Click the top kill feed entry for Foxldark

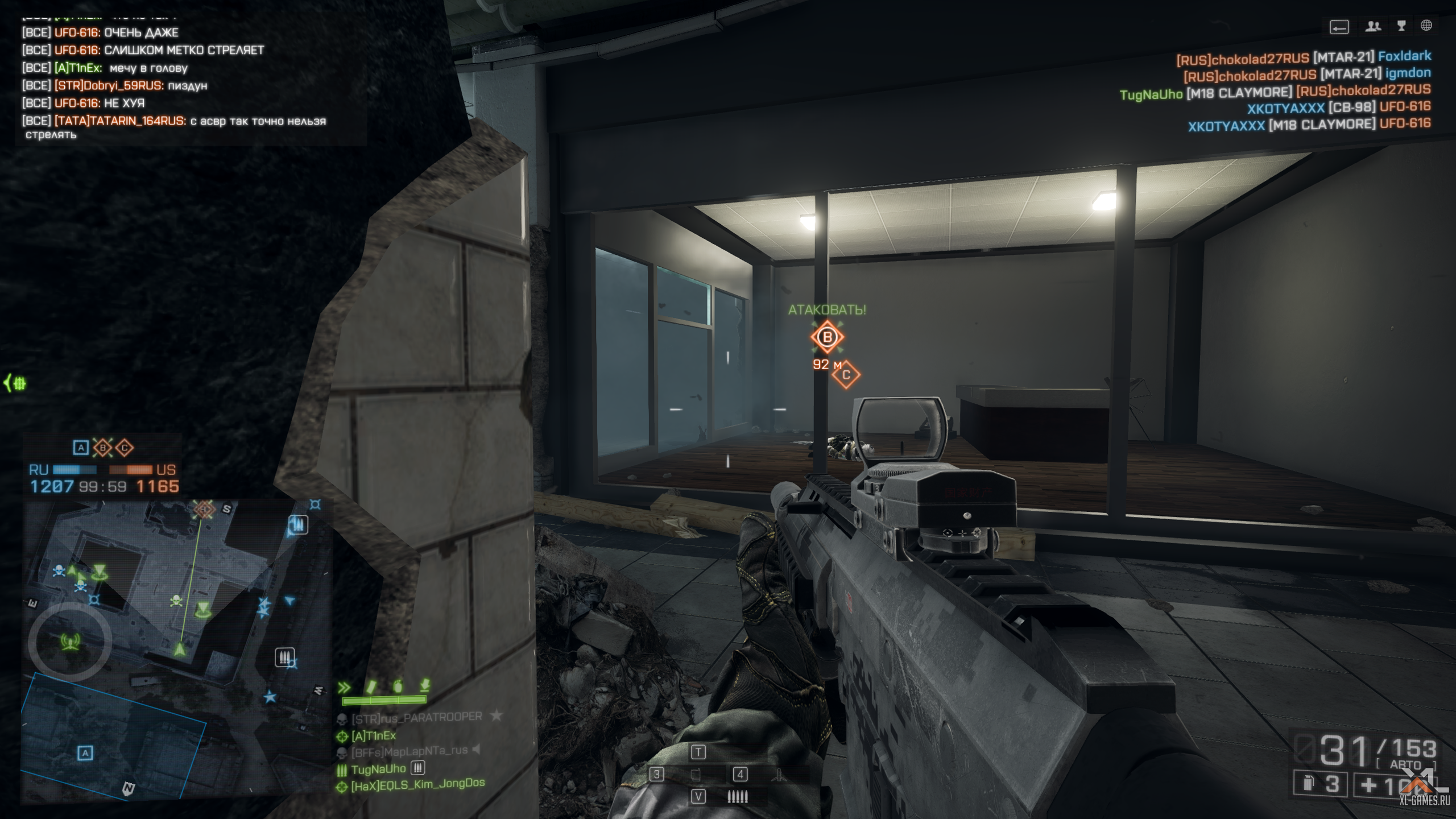tap(1304, 57)
